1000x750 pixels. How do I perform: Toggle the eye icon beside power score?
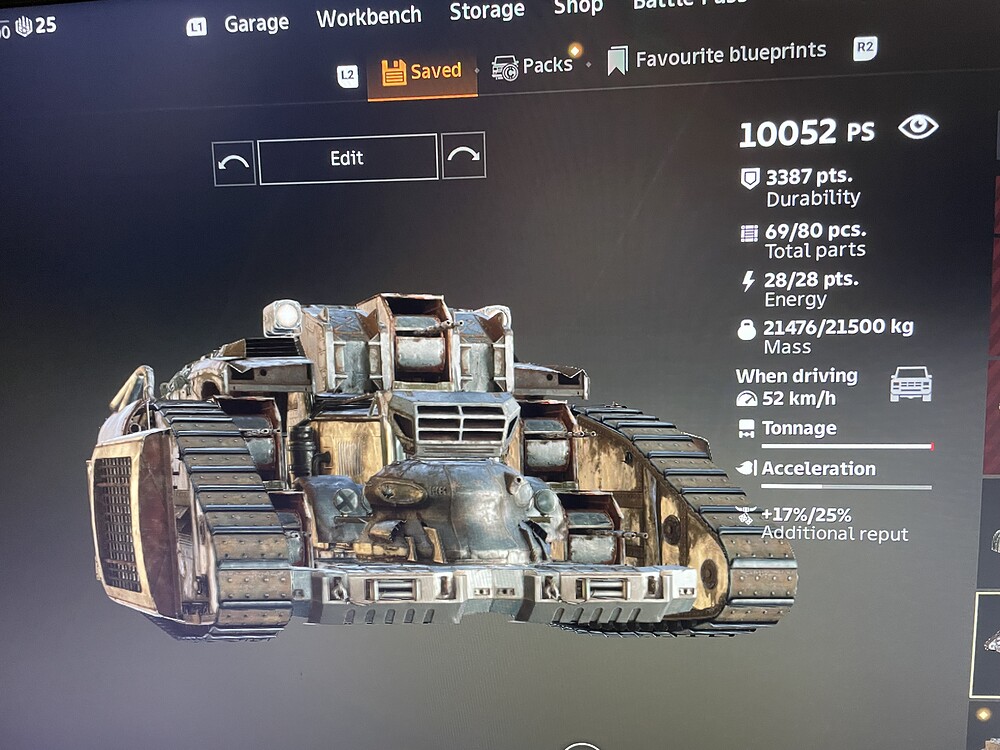pos(918,127)
